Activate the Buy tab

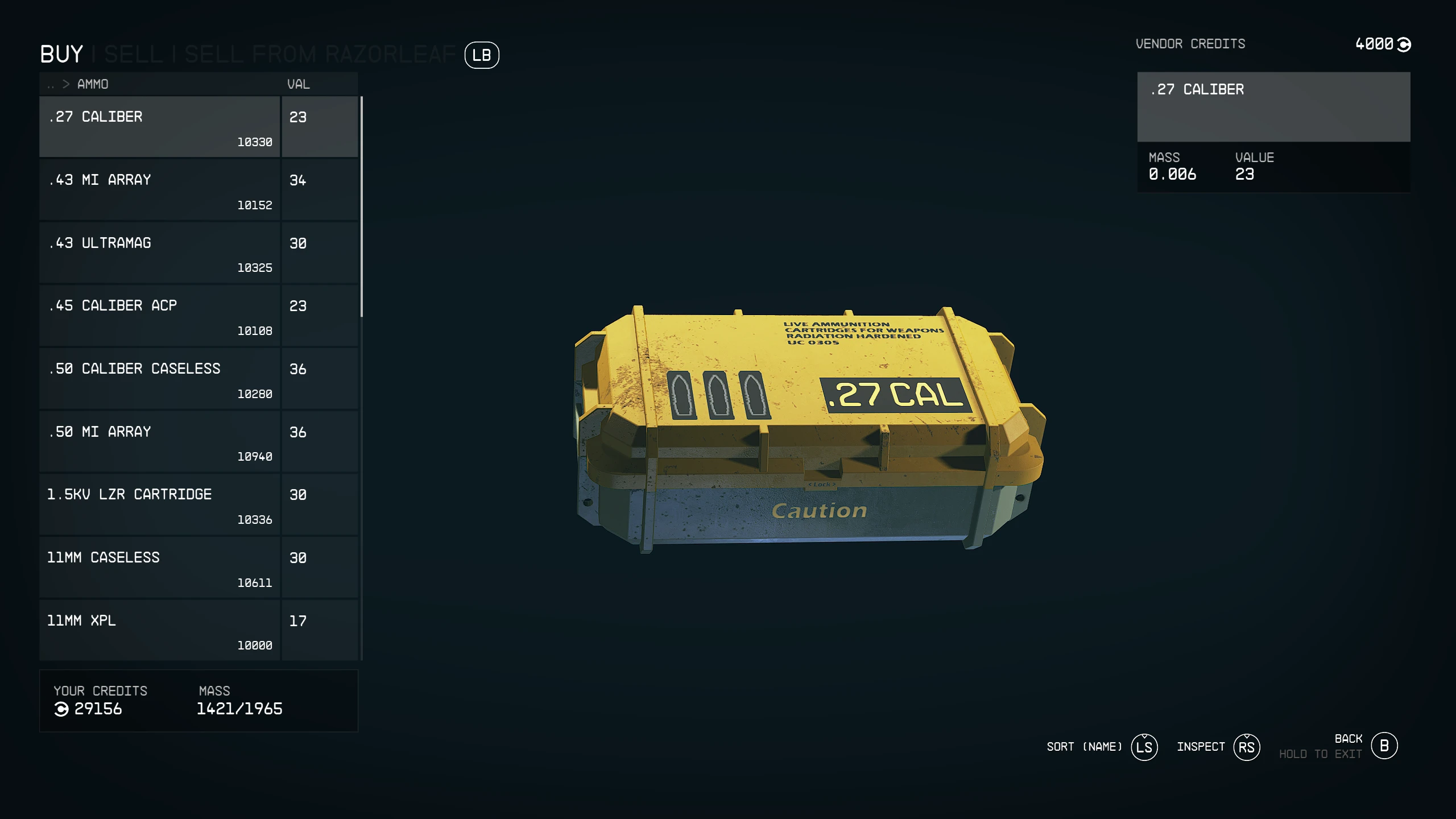pos(61,55)
